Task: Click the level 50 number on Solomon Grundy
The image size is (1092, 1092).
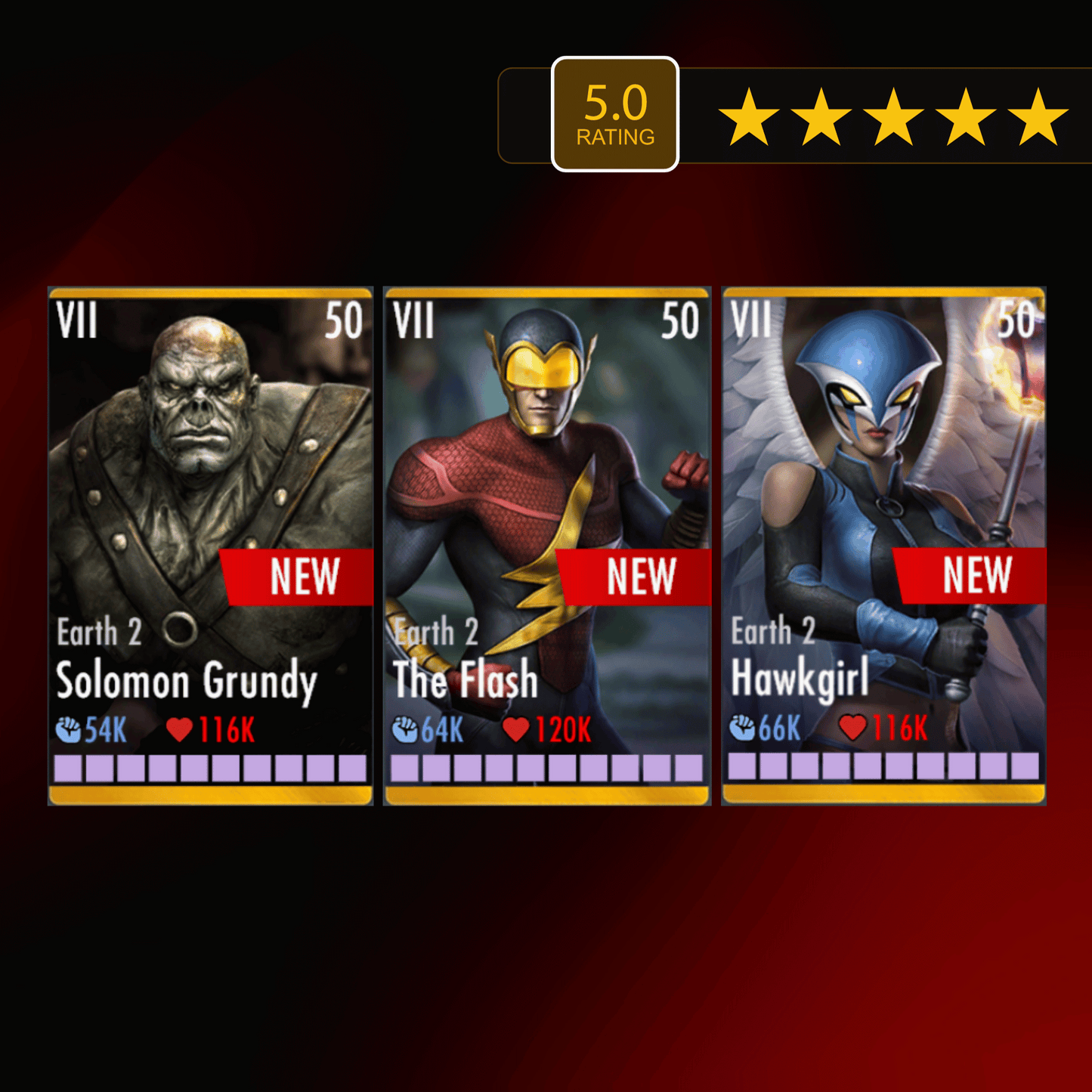Action: (x=344, y=321)
